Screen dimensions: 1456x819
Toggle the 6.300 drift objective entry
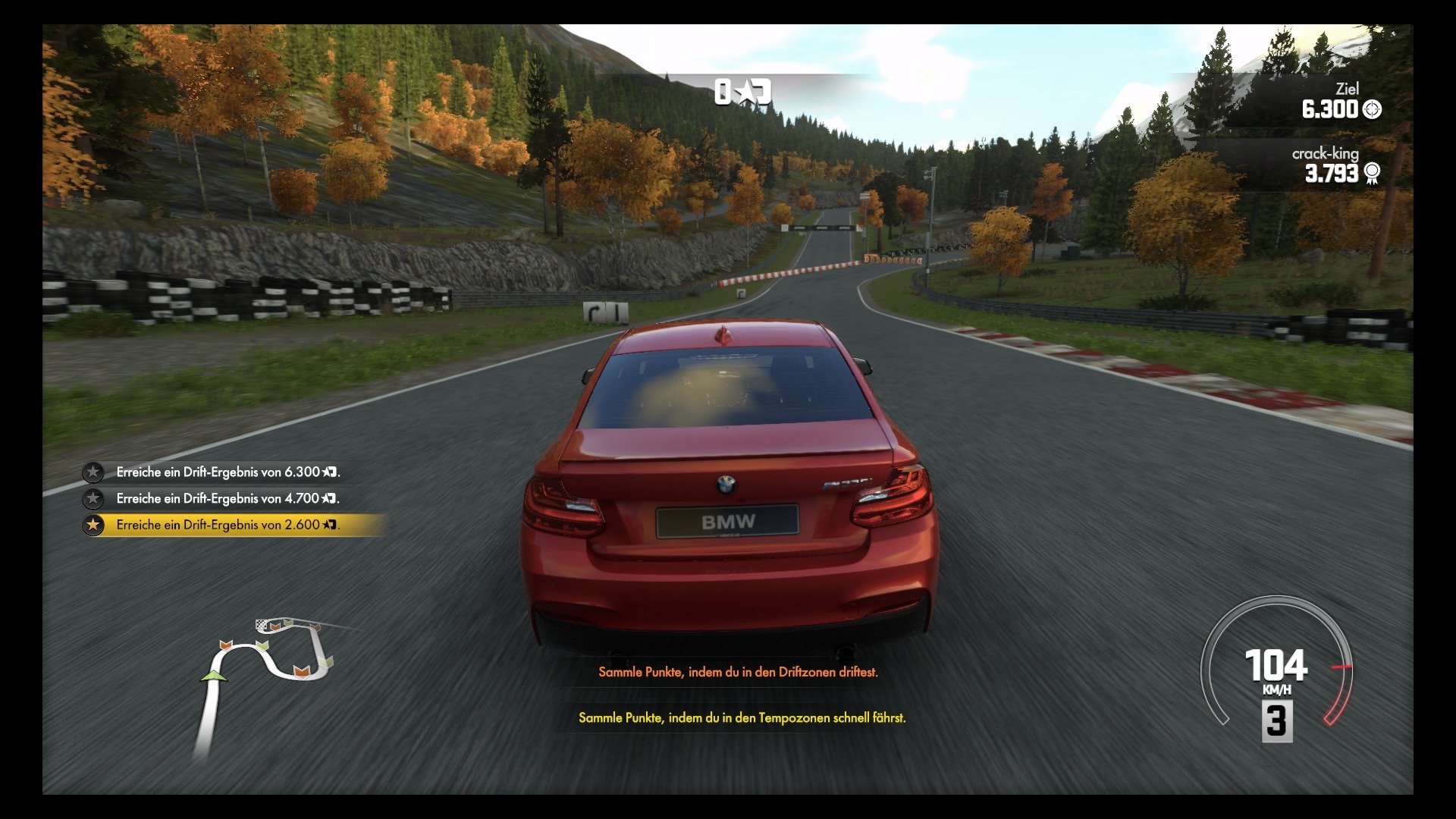click(227, 472)
